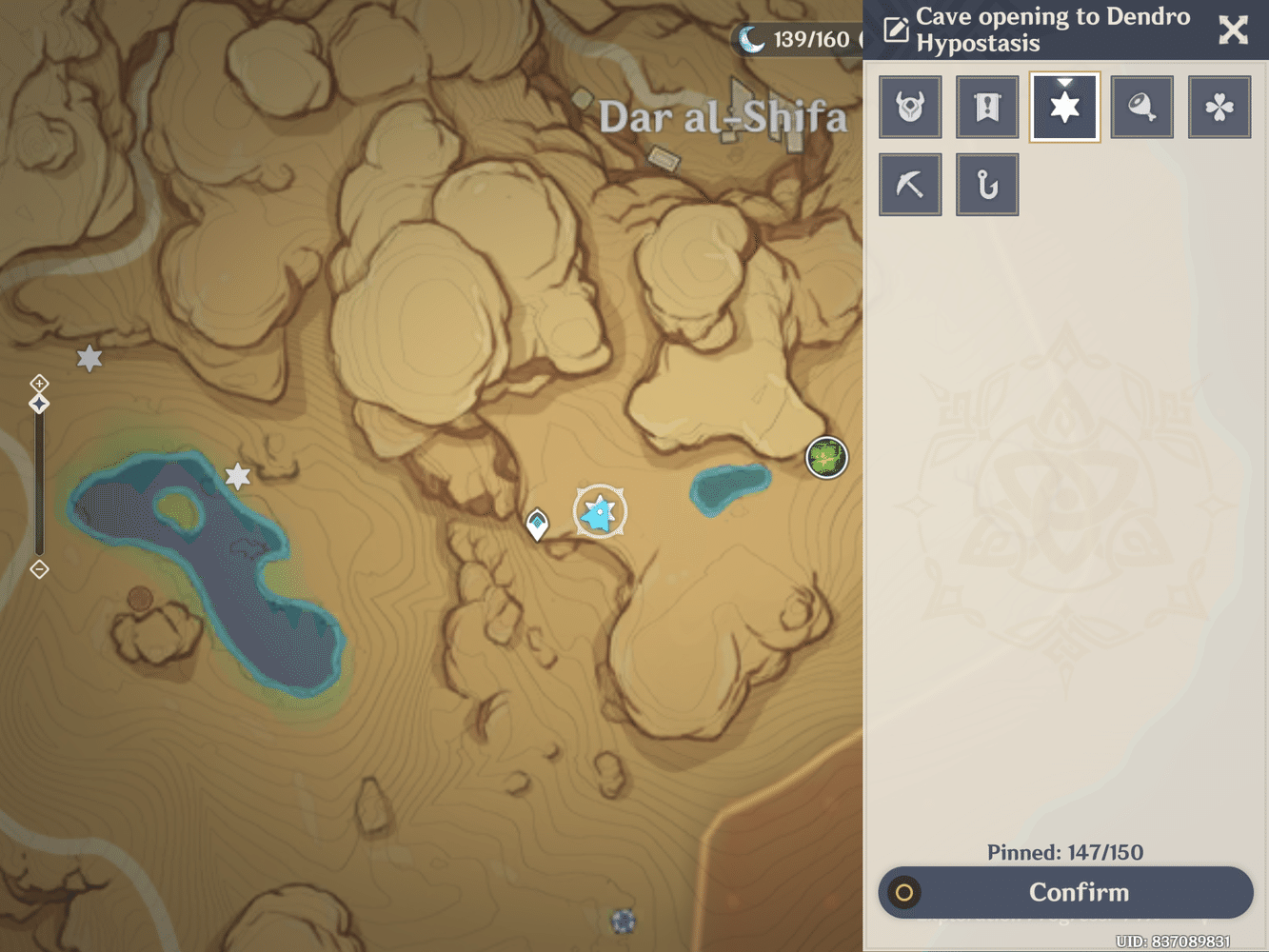Close the Cave opening pin panel
The image size is (1269, 952).
tap(1233, 30)
